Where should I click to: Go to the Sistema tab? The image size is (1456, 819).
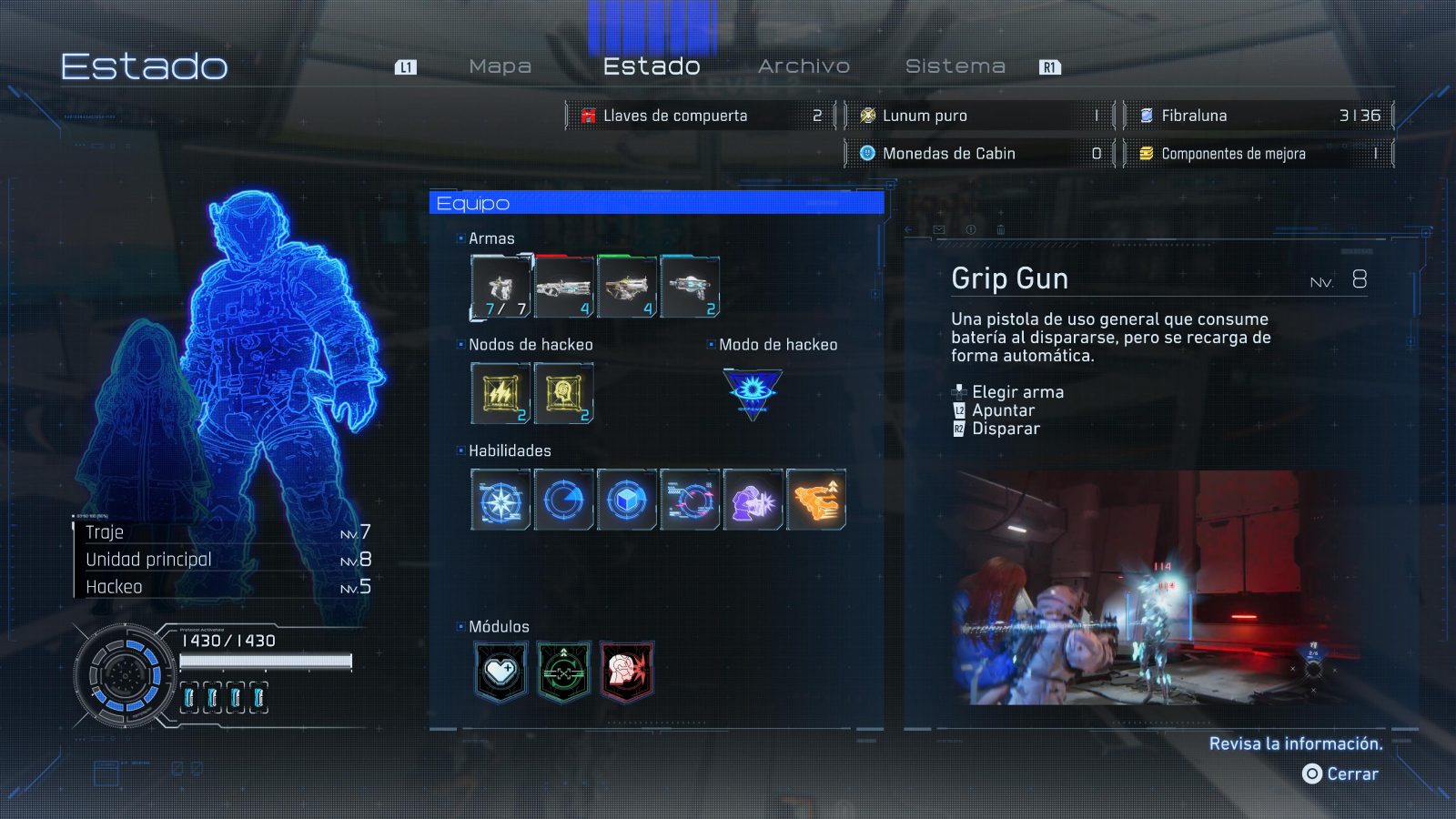point(955,66)
